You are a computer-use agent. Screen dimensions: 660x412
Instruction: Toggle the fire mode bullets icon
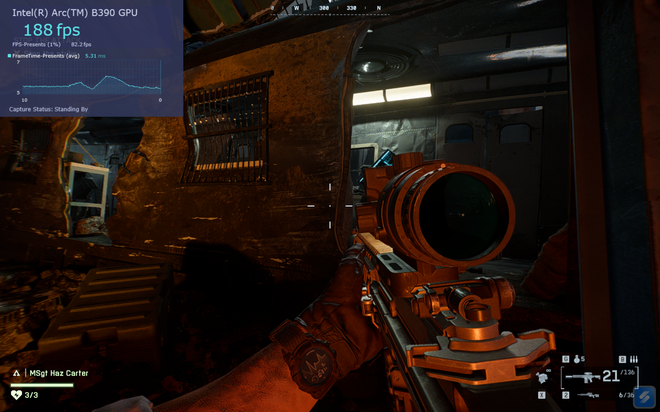pos(633,358)
